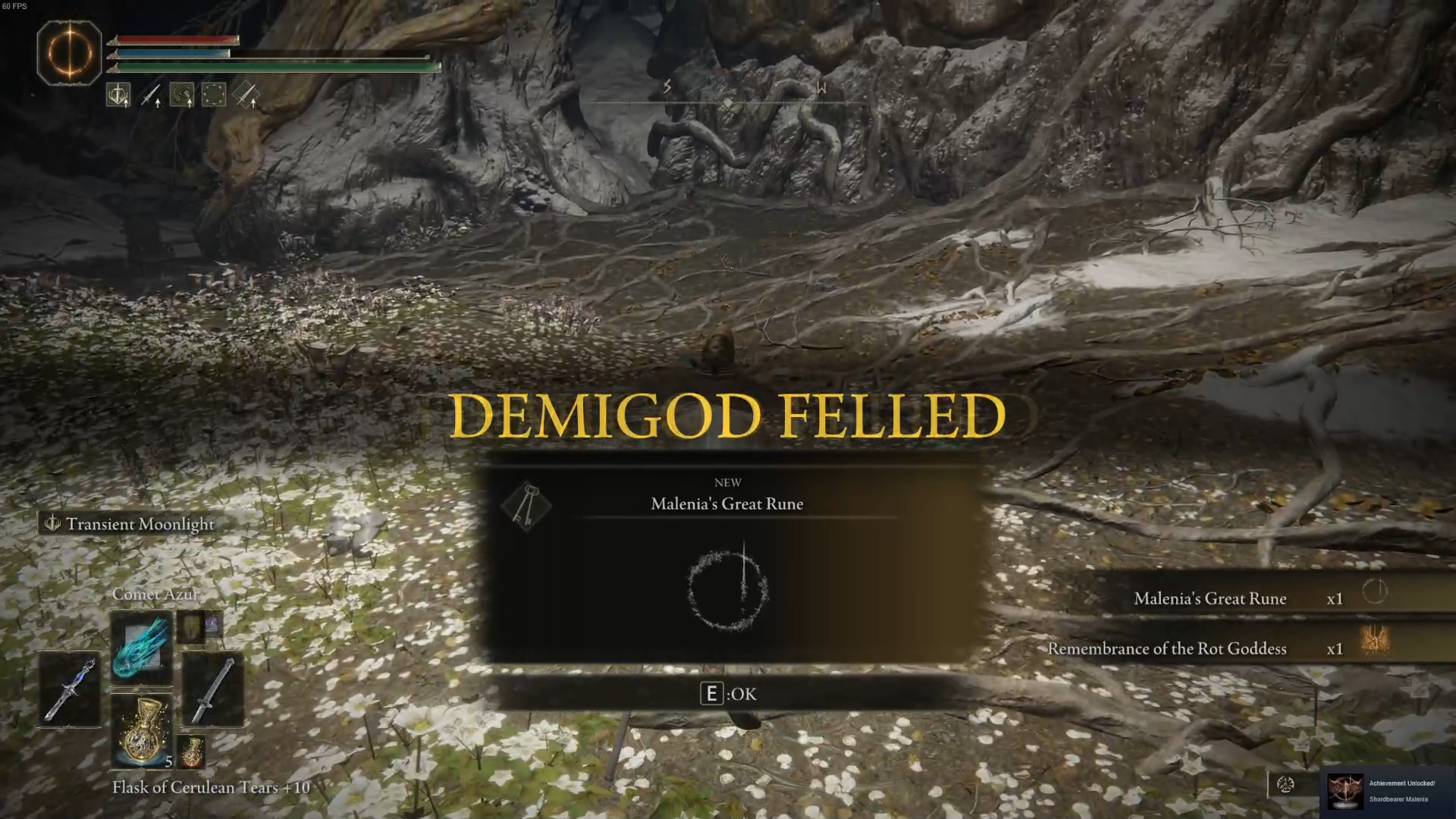
Task: Select the empty equipment slot frame
Action: coord(213,94)
